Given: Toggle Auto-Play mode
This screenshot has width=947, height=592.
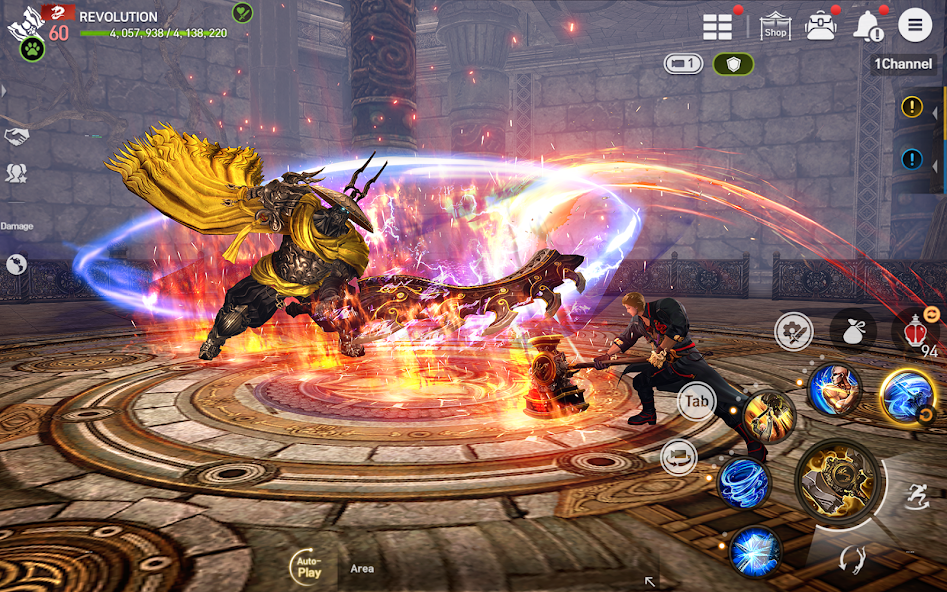Looking at the screenshot, I should pyautogui.click(x=307, y=568).
